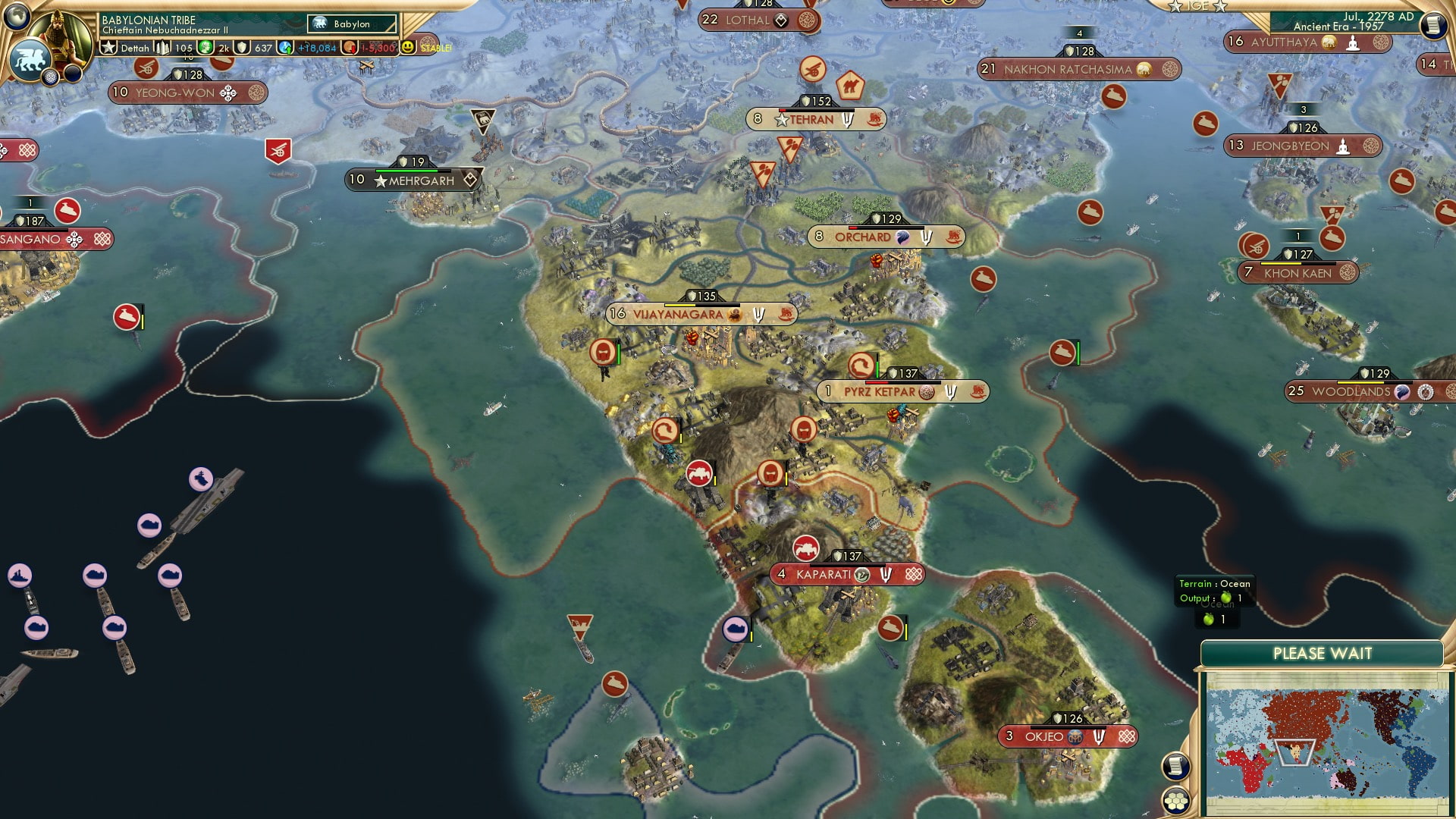Click the gold icon showing -5,300

tap(351, 47)
